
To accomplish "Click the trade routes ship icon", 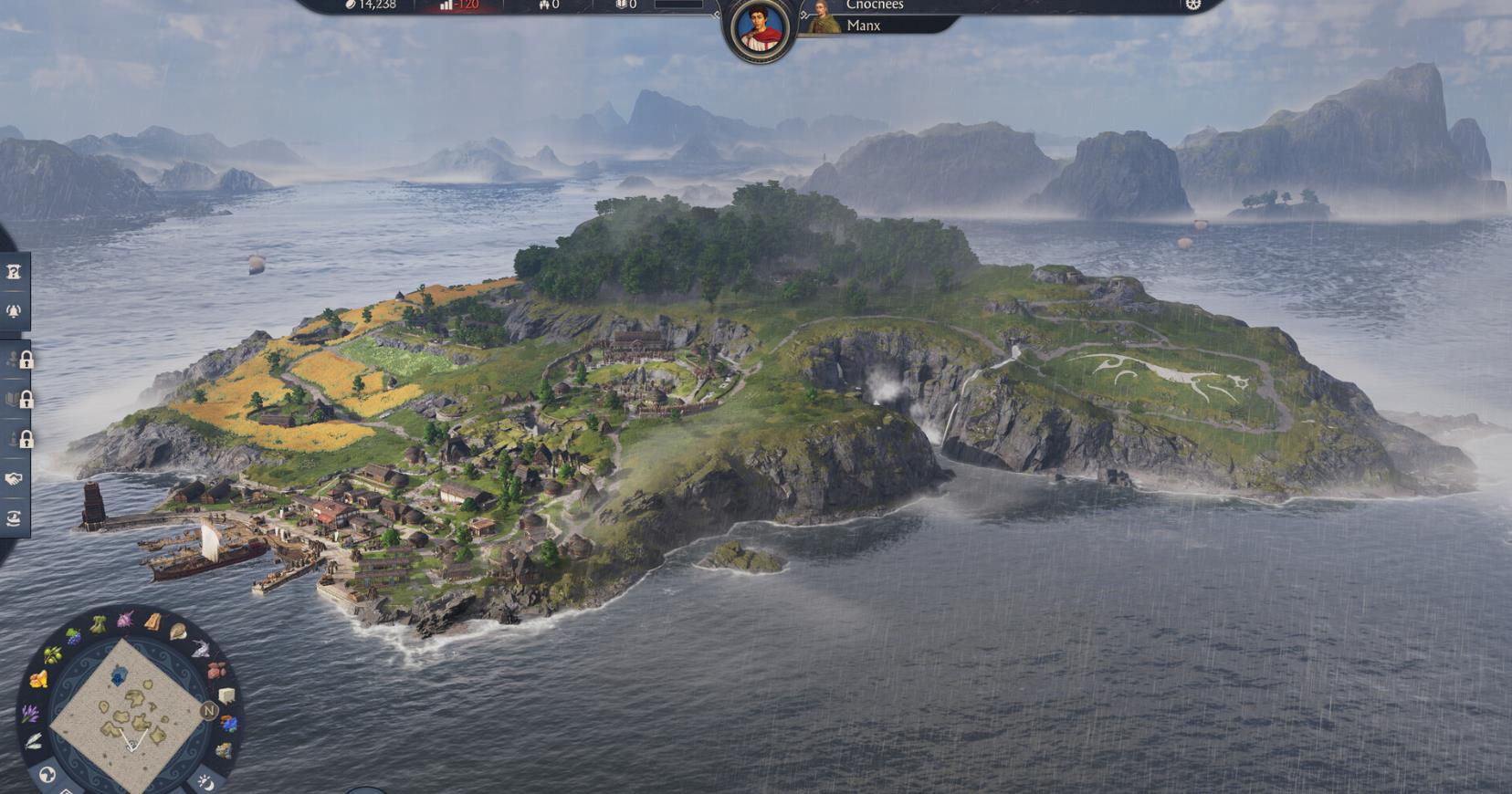I will pos(14,518).
